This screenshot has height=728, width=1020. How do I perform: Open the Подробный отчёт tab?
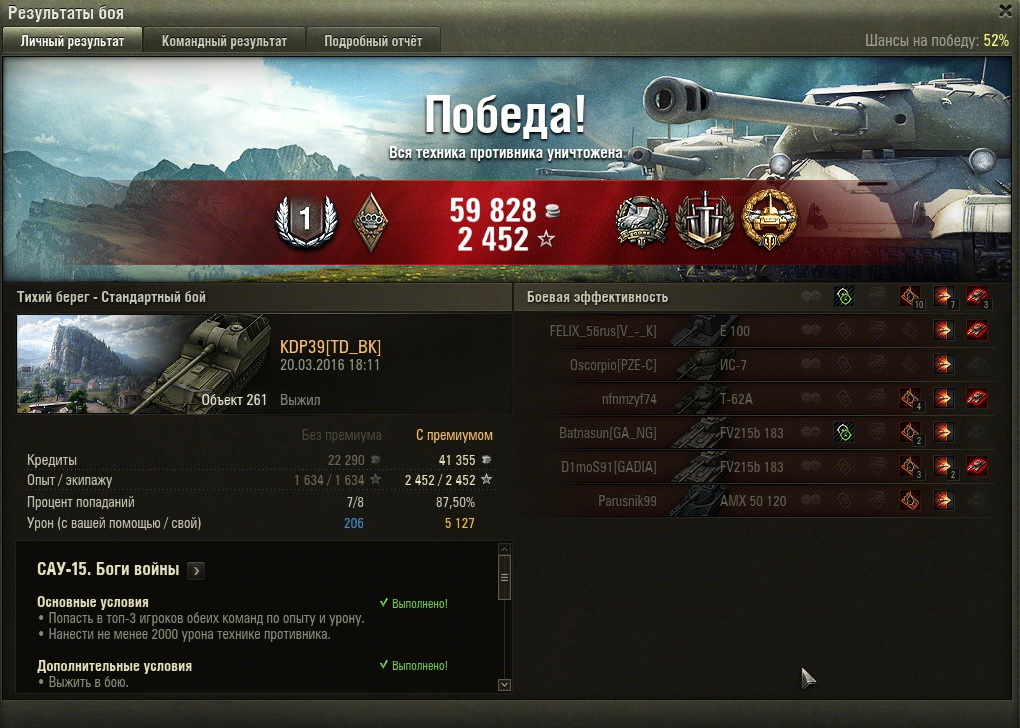coord(372,41)
